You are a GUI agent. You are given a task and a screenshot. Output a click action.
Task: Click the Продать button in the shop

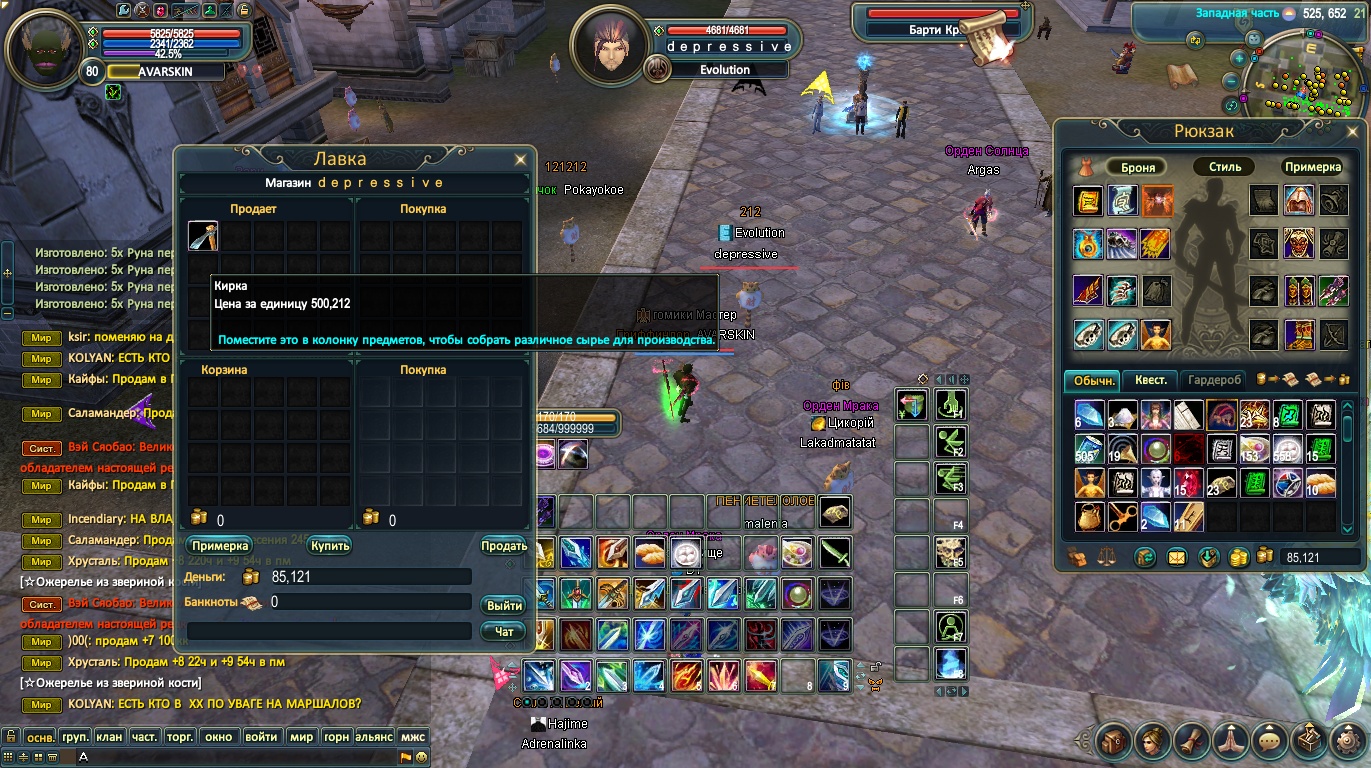coord(504,546)
